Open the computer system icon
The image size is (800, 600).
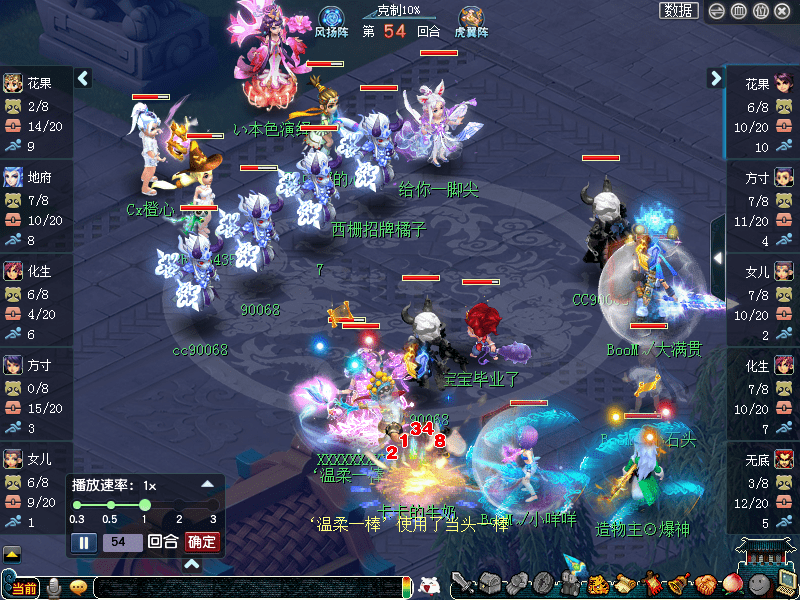click(x=786, y=584)
